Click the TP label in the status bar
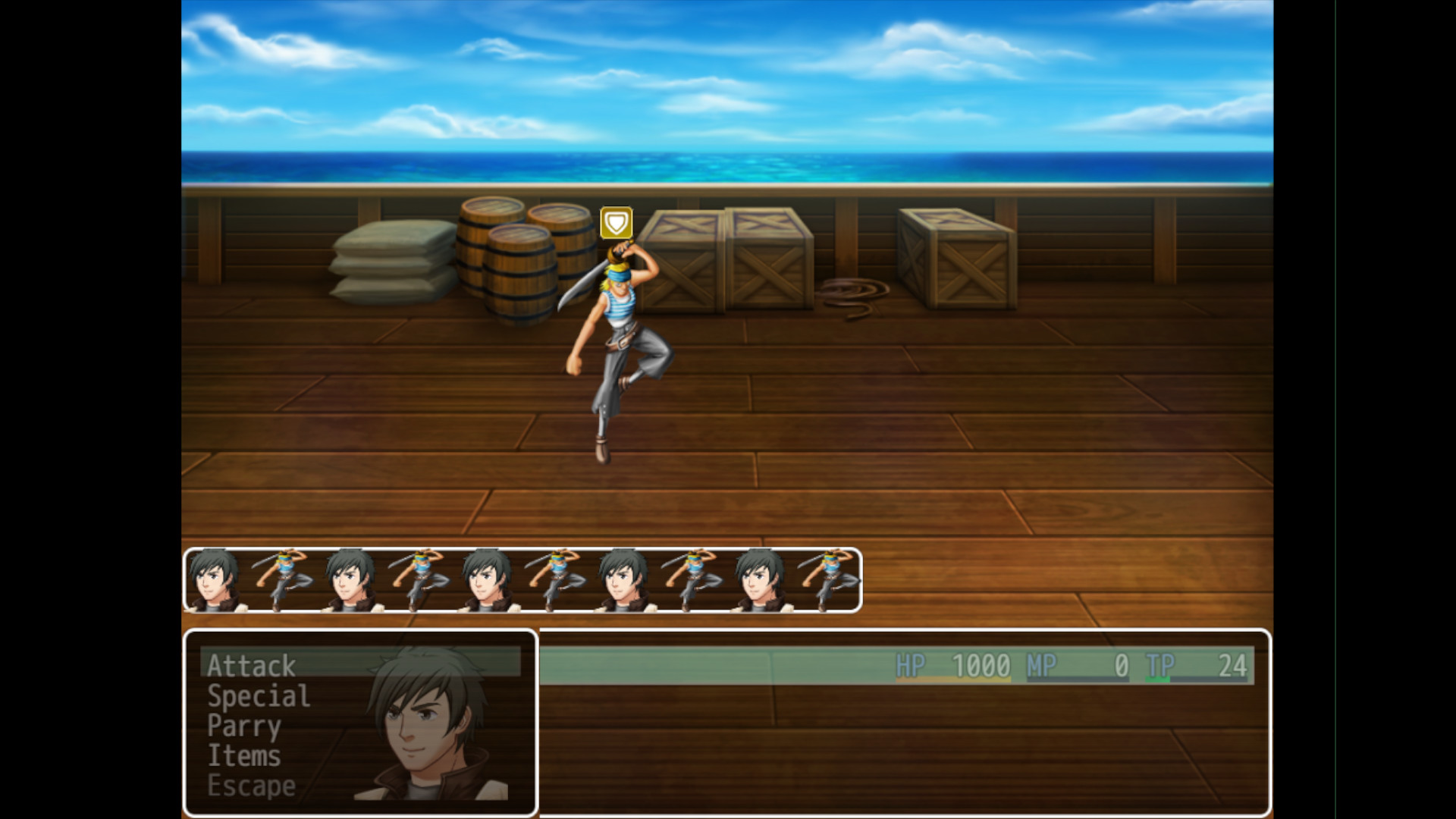The height and width of the screenshot is (819, 1456). coord(1160,666)
